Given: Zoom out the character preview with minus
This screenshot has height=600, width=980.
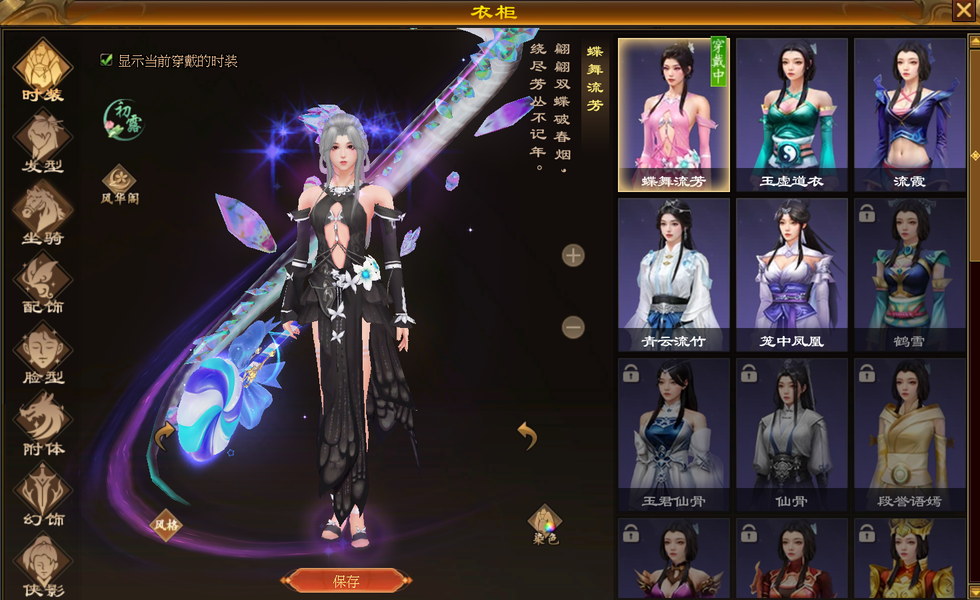Looking at the screenshot, I should pyautogui.click(x=573, y=327).
